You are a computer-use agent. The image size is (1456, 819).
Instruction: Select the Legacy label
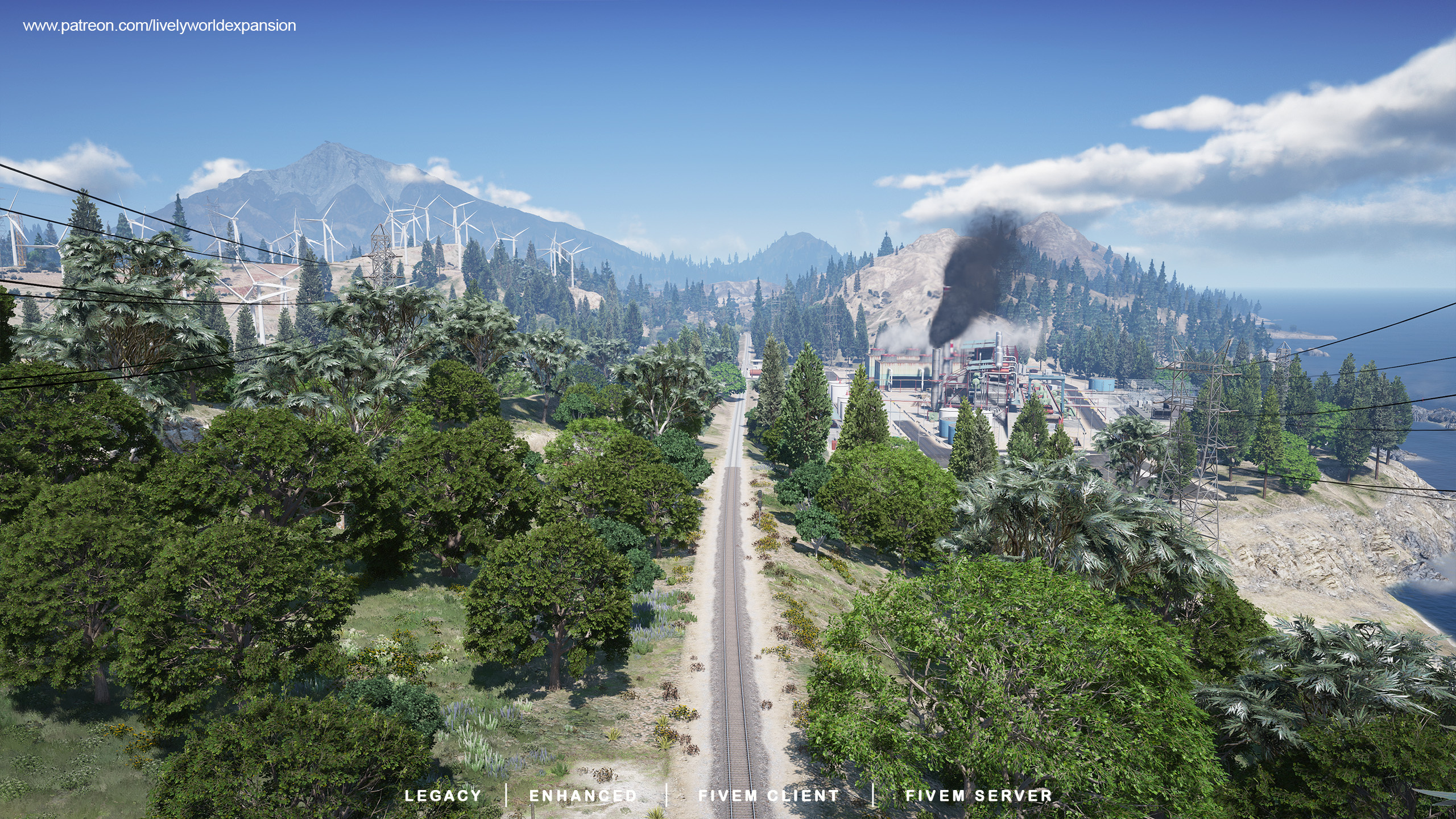442,796
